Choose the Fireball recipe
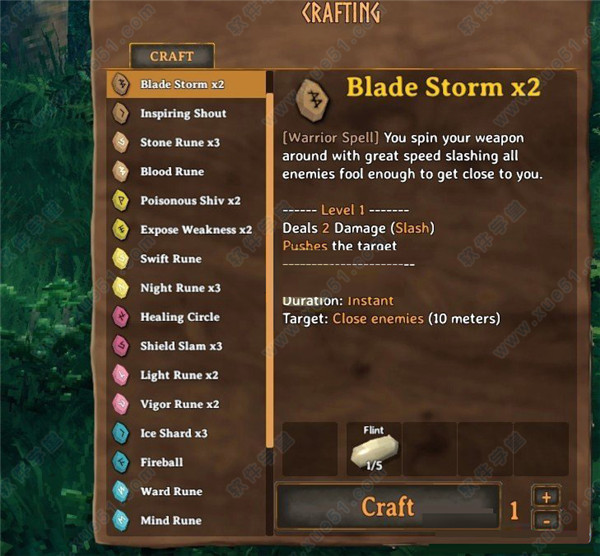This screenshot has width=600, height=556. tap(162, 462)
